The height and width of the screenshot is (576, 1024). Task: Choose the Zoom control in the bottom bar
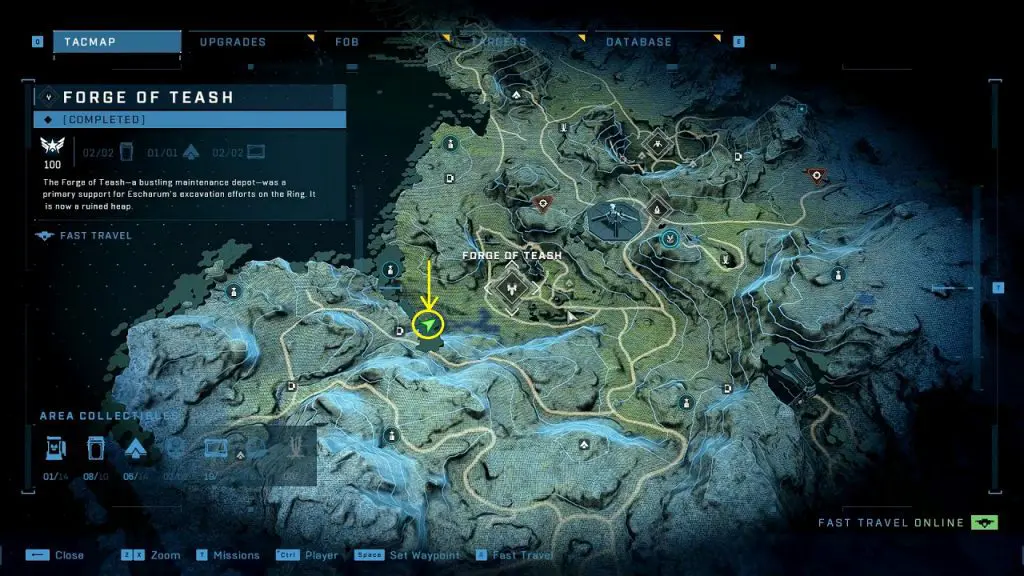click(166, 555)
